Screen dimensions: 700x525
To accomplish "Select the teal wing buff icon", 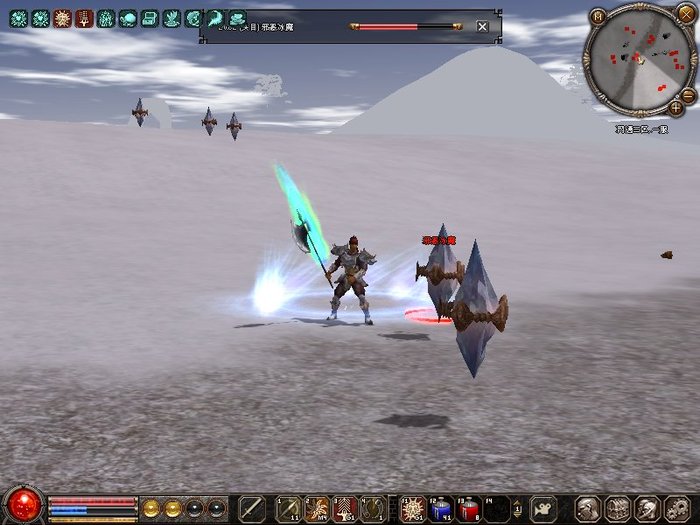I will [215, 18].
